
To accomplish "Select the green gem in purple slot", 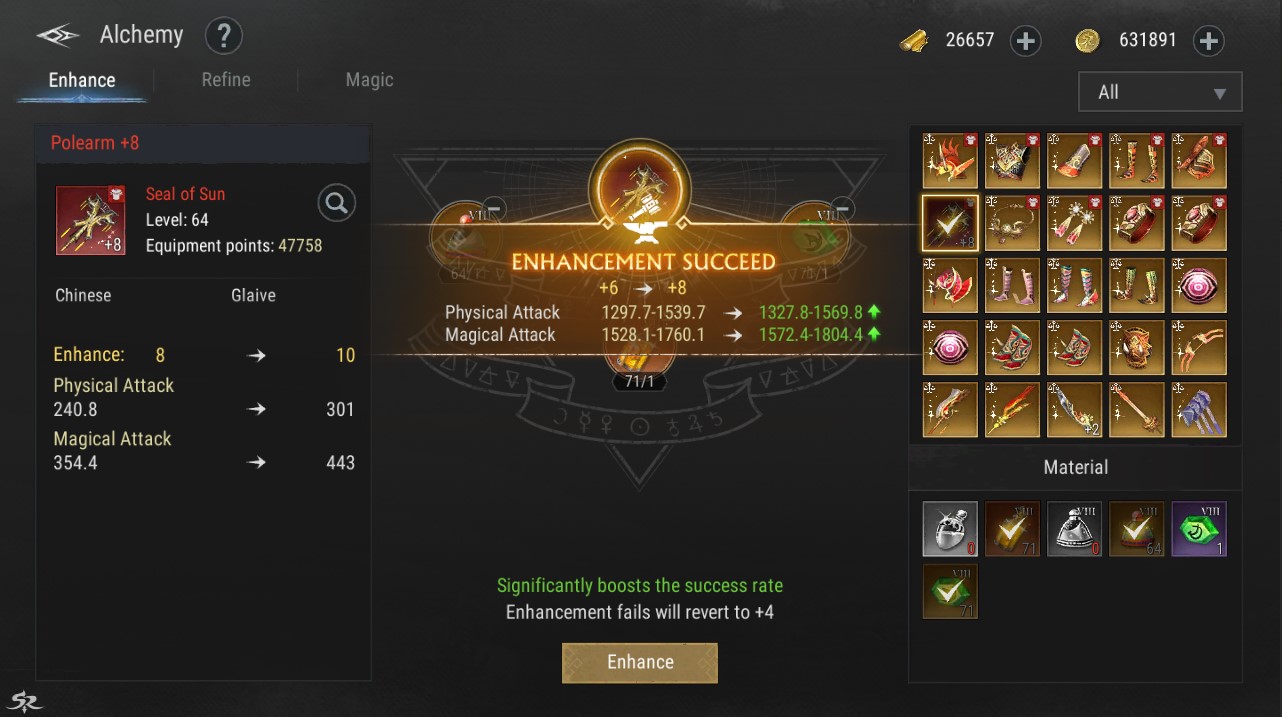I will click(1198, 529).
